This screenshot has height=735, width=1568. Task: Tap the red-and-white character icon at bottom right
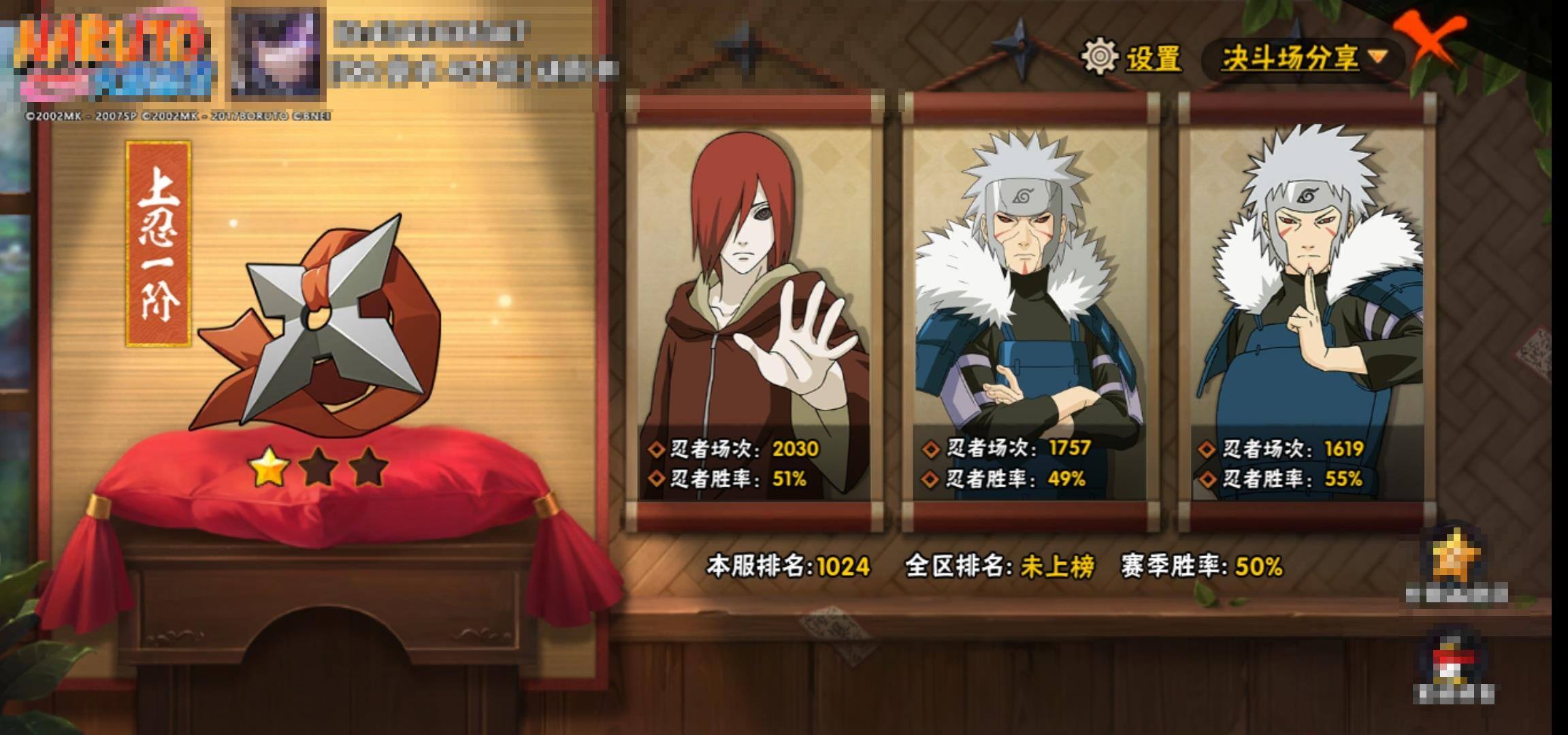(x=1454, y=663)
